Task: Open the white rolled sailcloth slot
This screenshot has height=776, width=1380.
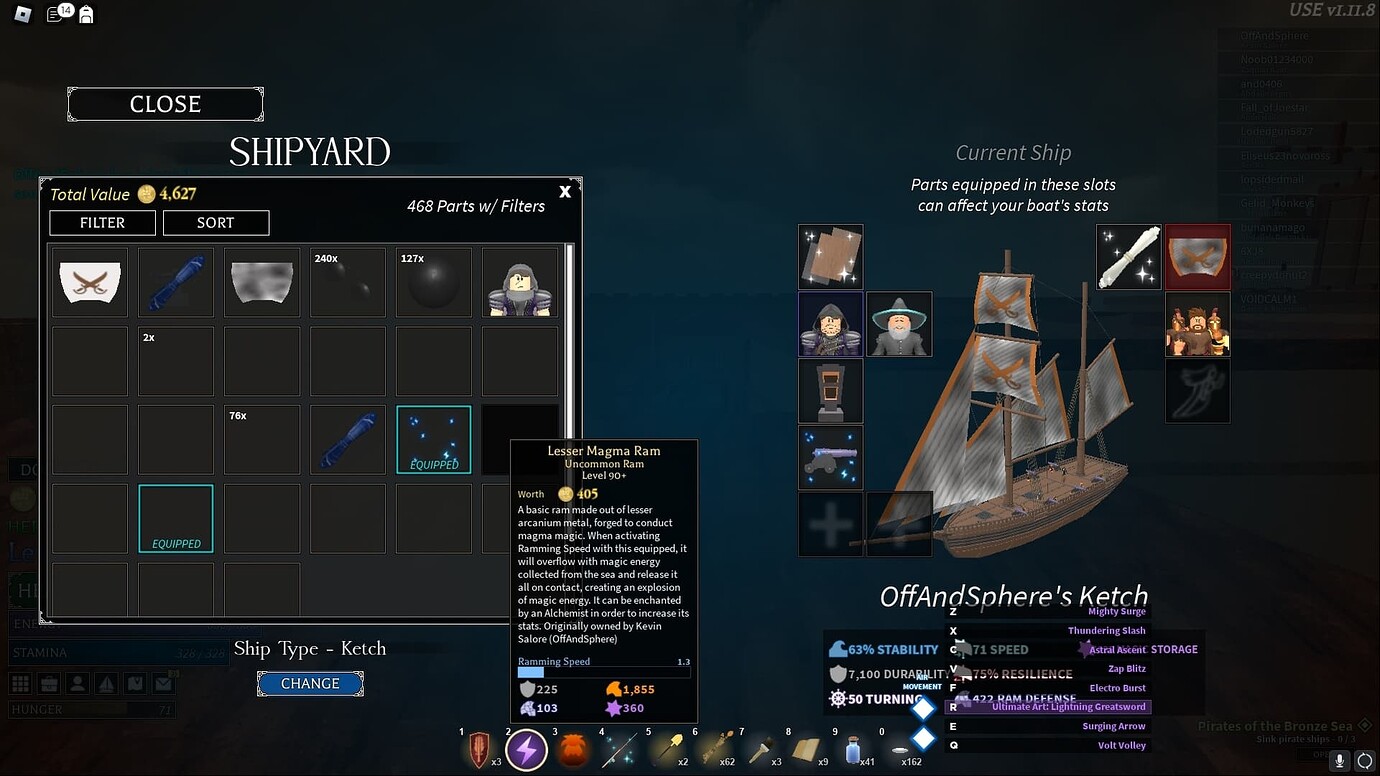Action: pos(1129,257)
